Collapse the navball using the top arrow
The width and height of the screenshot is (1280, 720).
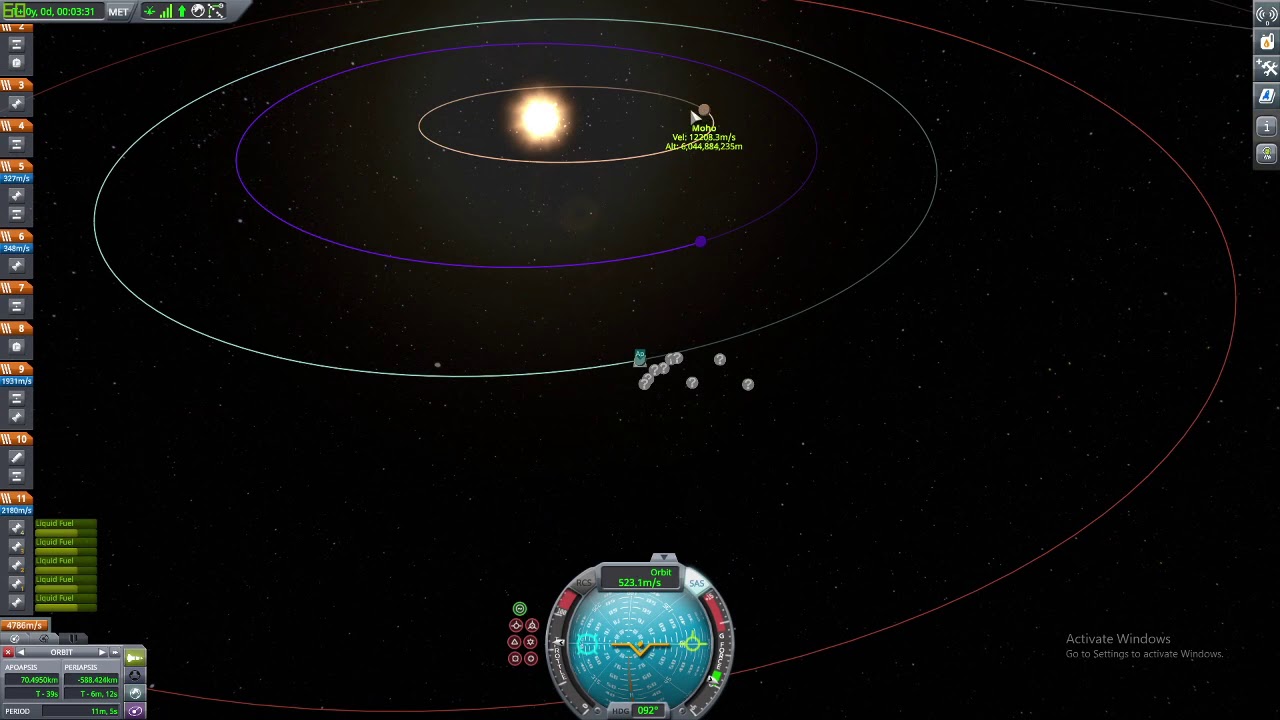664,558
